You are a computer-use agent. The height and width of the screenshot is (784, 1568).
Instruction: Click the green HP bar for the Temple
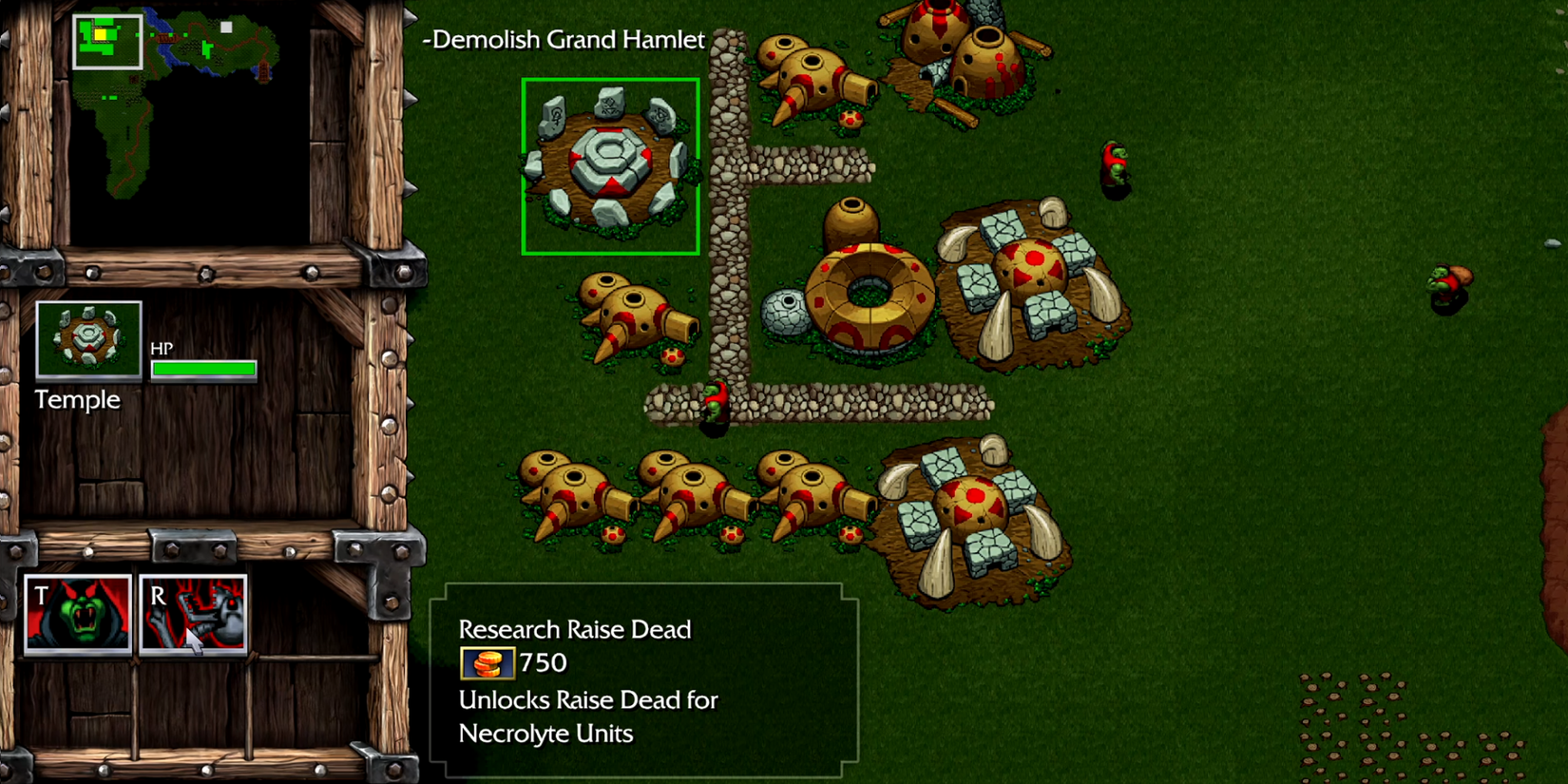point(201,369)
